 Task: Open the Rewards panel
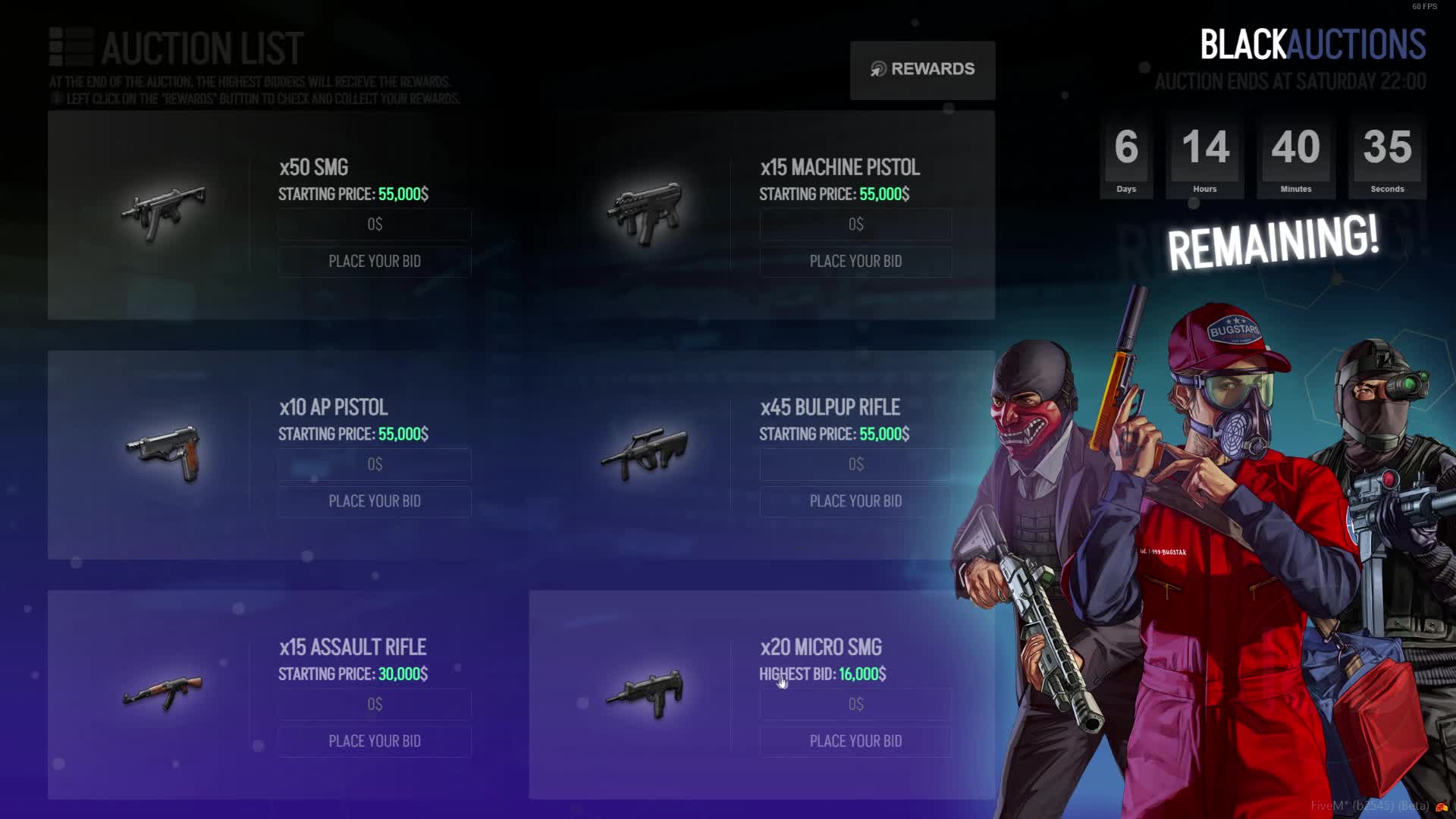click(922, 70)
